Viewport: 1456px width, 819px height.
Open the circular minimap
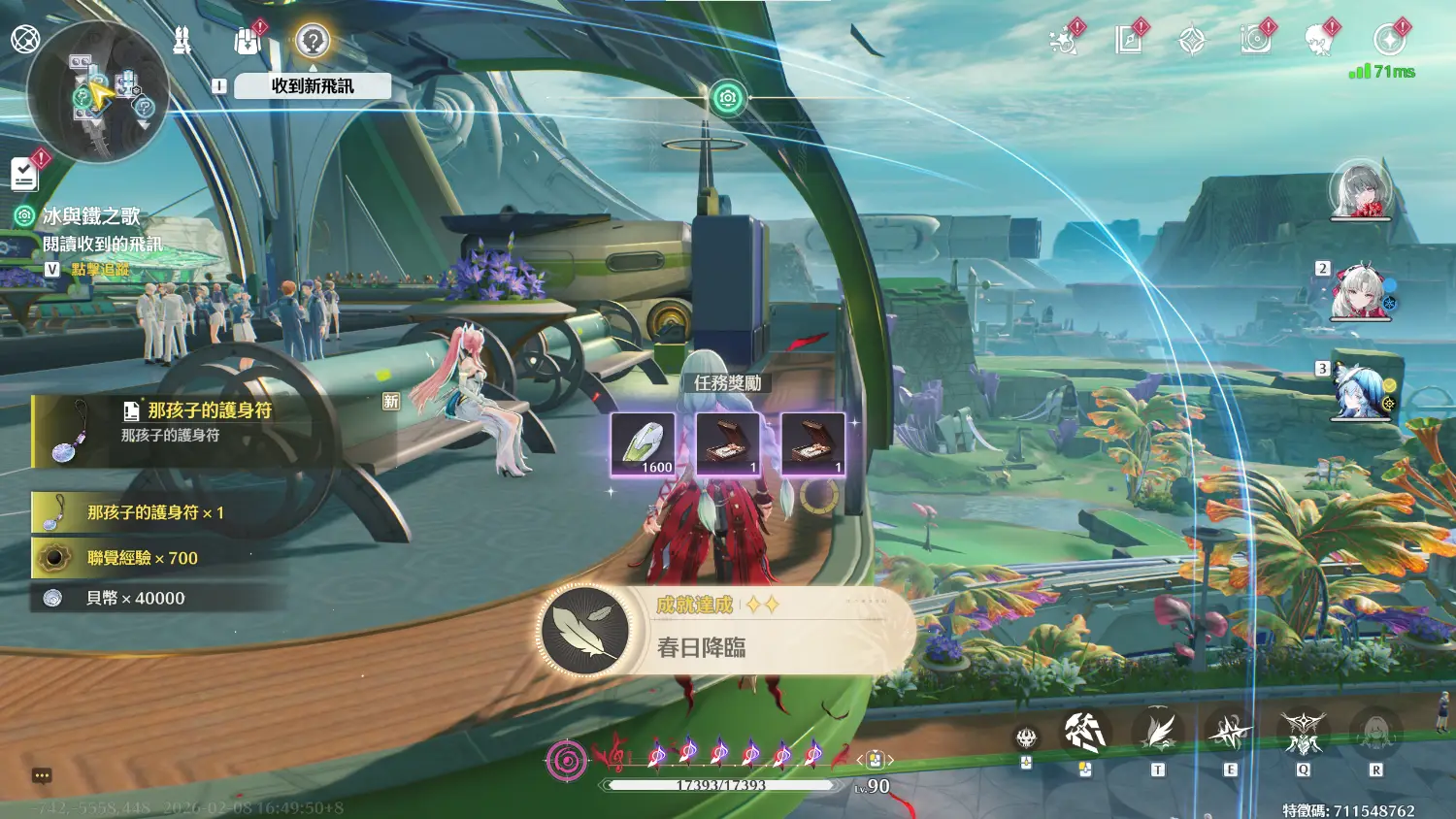point(98,92)
